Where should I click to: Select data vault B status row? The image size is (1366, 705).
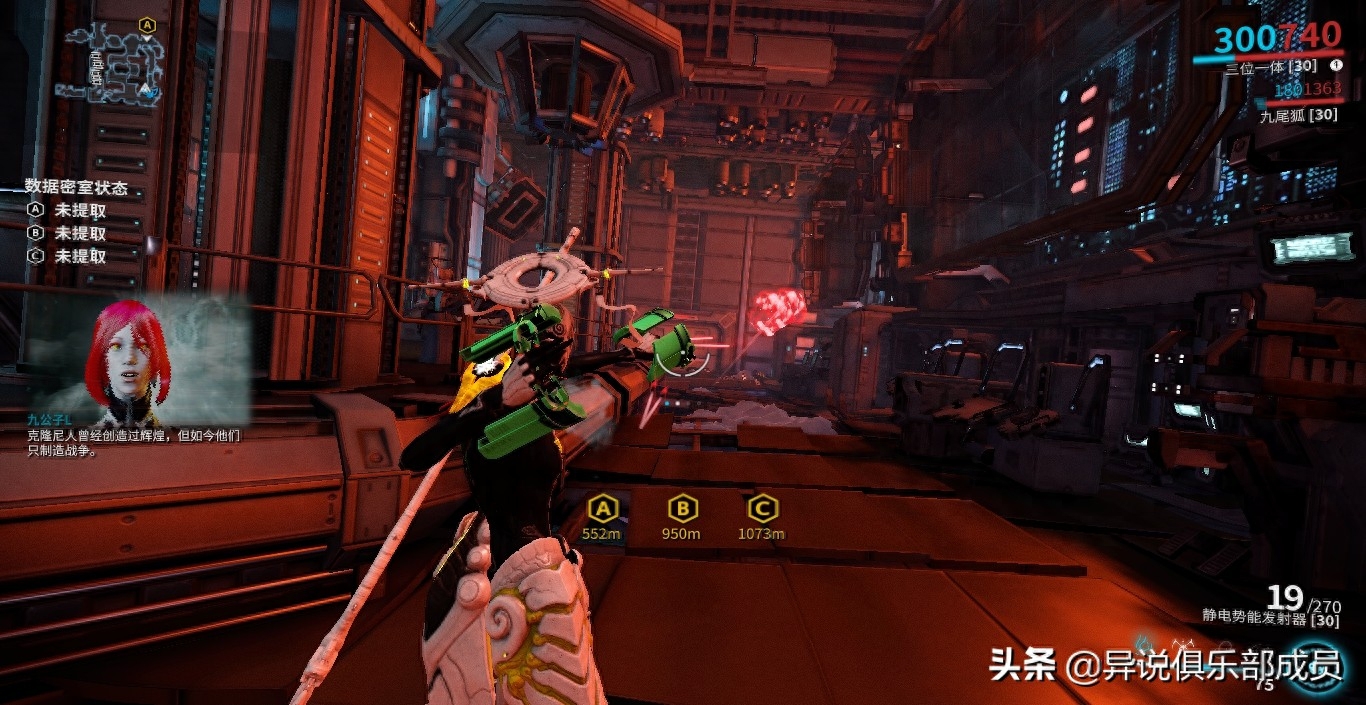point(68,233)
